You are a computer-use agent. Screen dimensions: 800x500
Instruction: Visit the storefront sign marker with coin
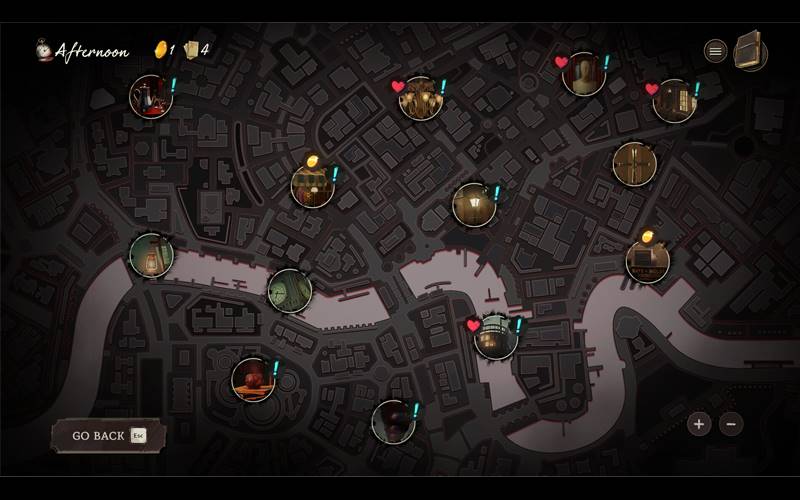pyautogui.click(x=648, y=262)
